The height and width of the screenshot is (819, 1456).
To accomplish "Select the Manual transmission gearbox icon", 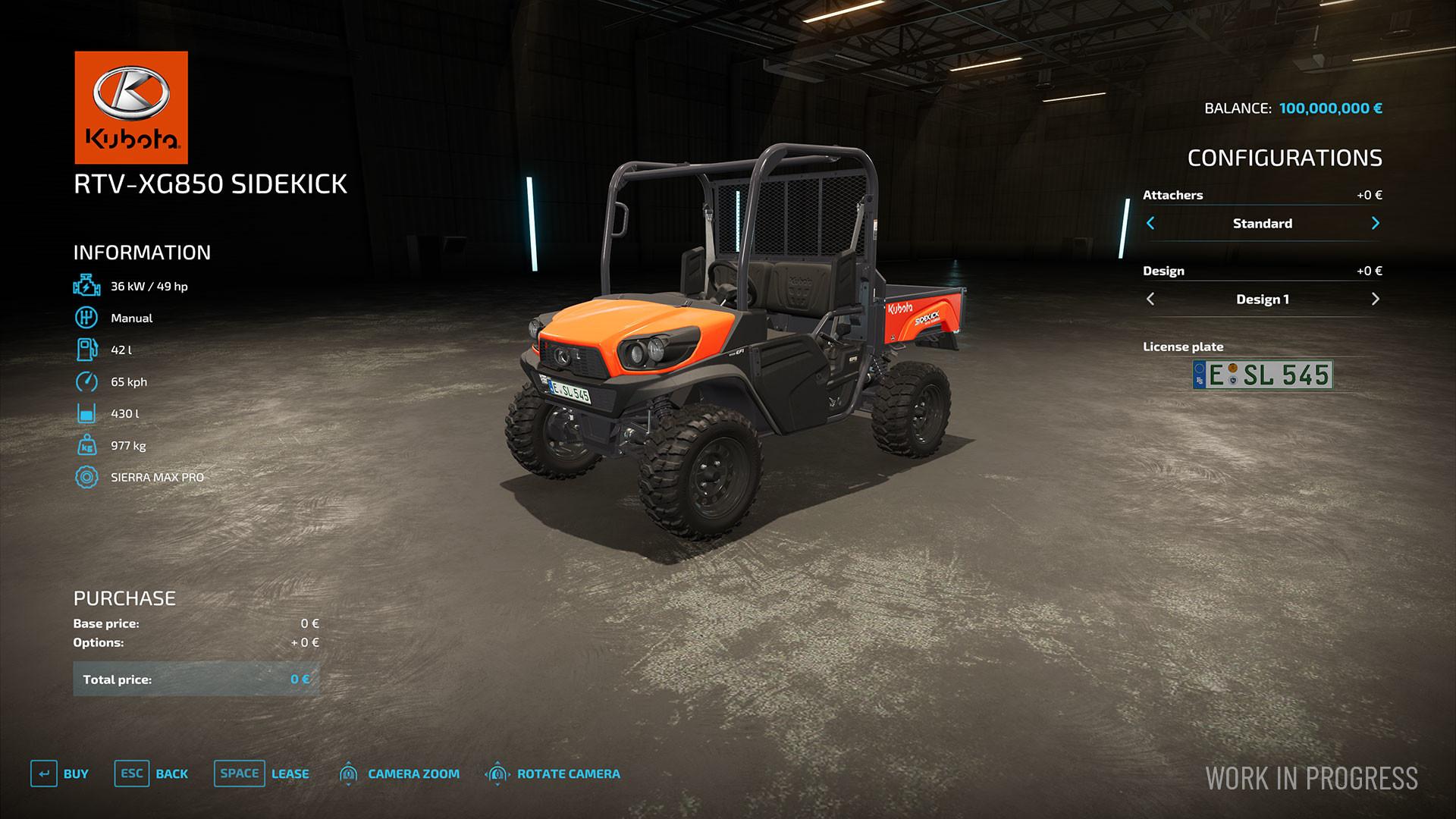I will pos(86,318).
